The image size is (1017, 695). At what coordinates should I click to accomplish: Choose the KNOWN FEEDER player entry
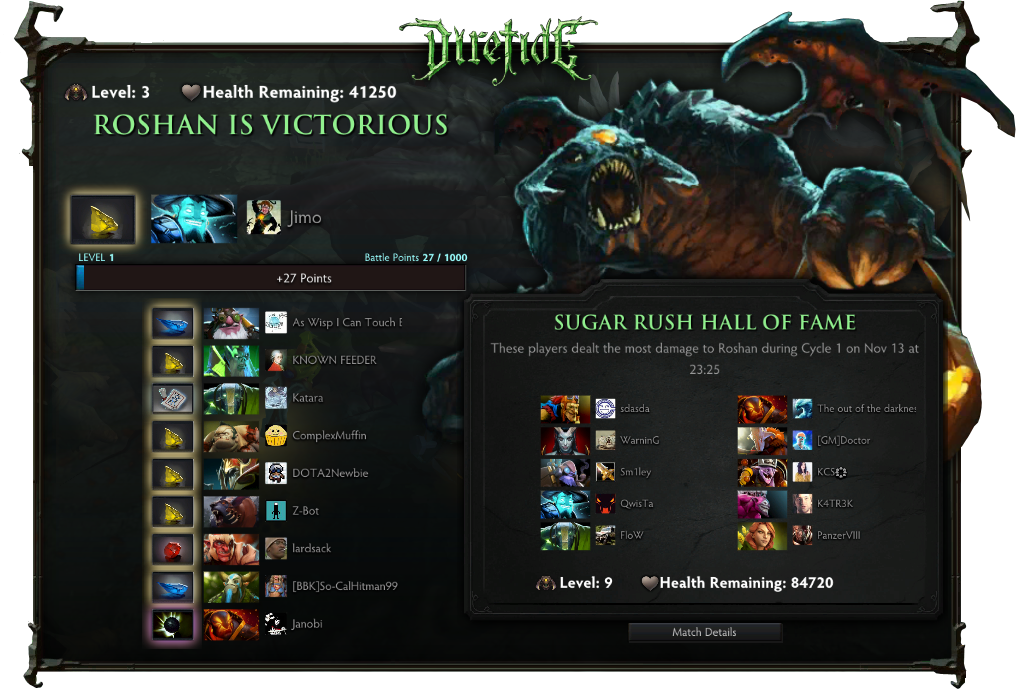tap(333, 360)
